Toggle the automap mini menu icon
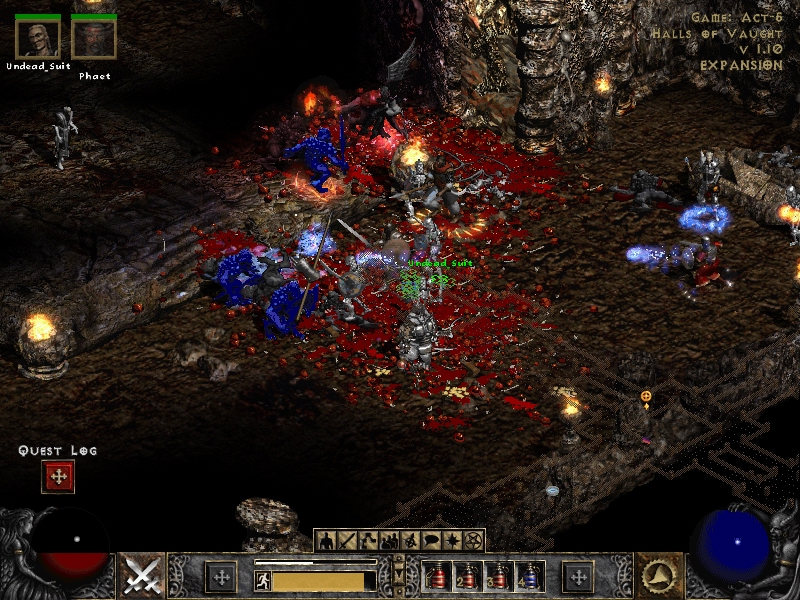This screenshot has width=800, height=600. tap(410, 541)
